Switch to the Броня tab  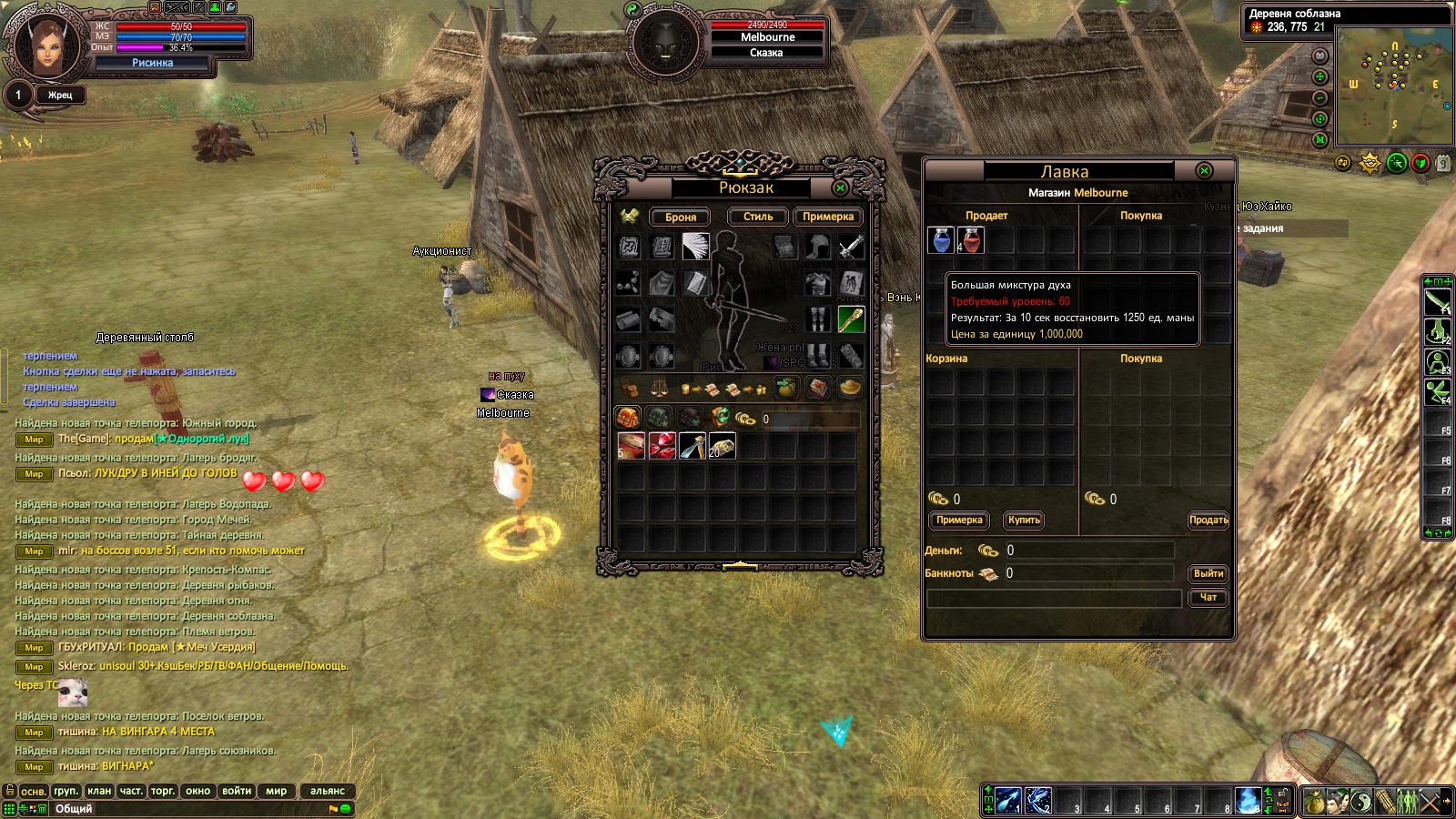pos(680,217)
